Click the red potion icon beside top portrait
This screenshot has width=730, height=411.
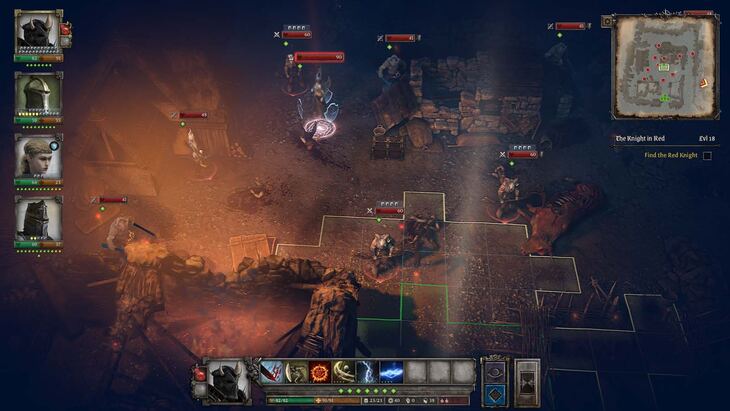65,29
